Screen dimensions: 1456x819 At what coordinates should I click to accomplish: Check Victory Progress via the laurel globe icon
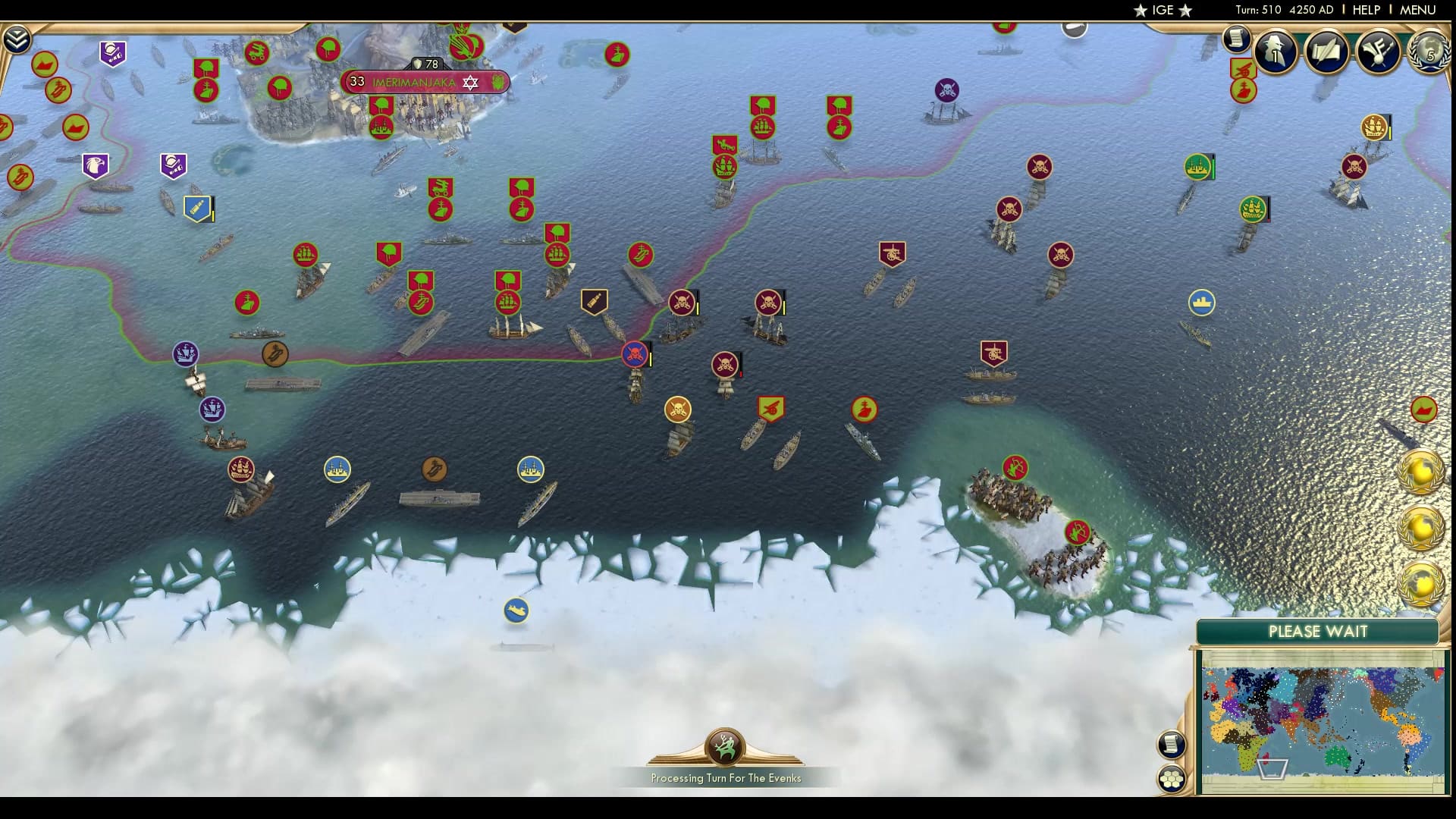(1429, 52)
